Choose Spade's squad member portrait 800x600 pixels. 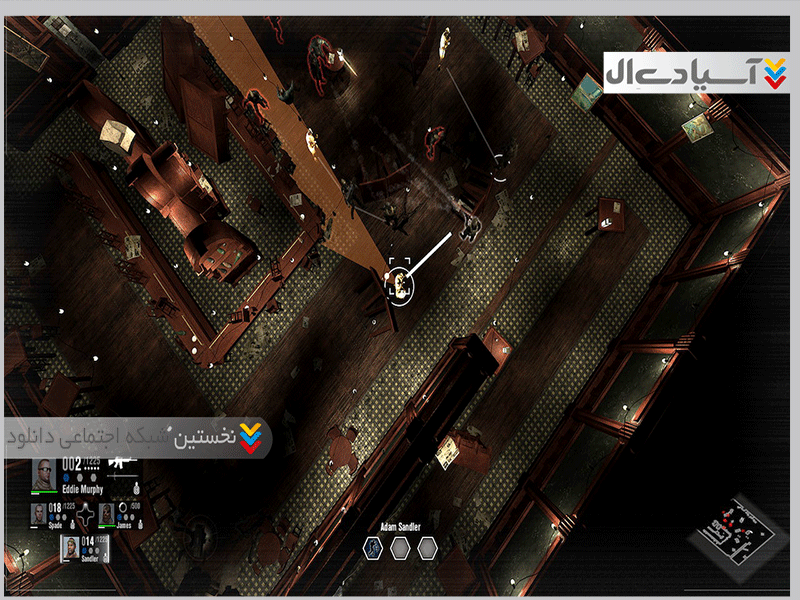point(40,515)
